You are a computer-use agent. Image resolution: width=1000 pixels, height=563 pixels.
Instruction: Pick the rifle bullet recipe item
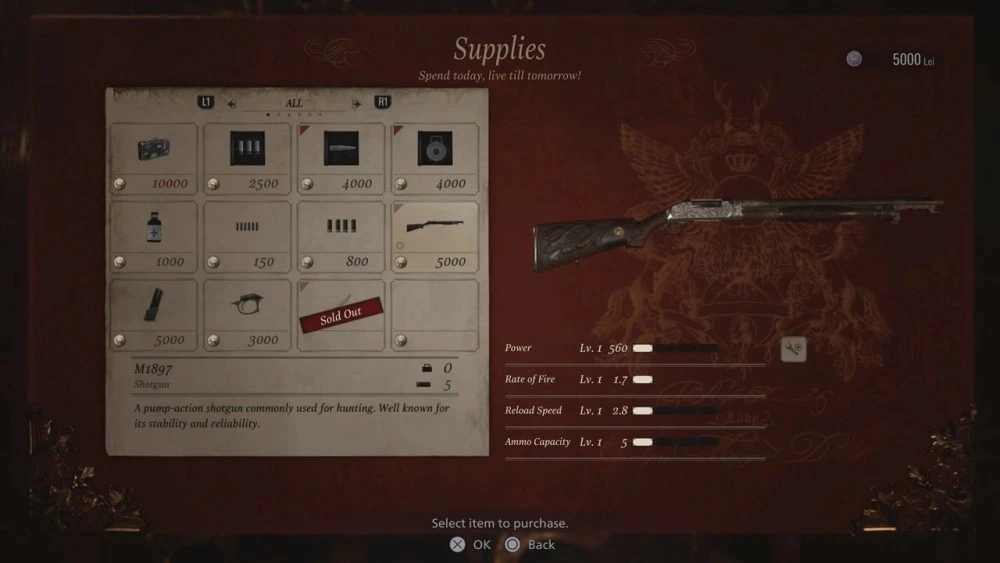point(341,158)
